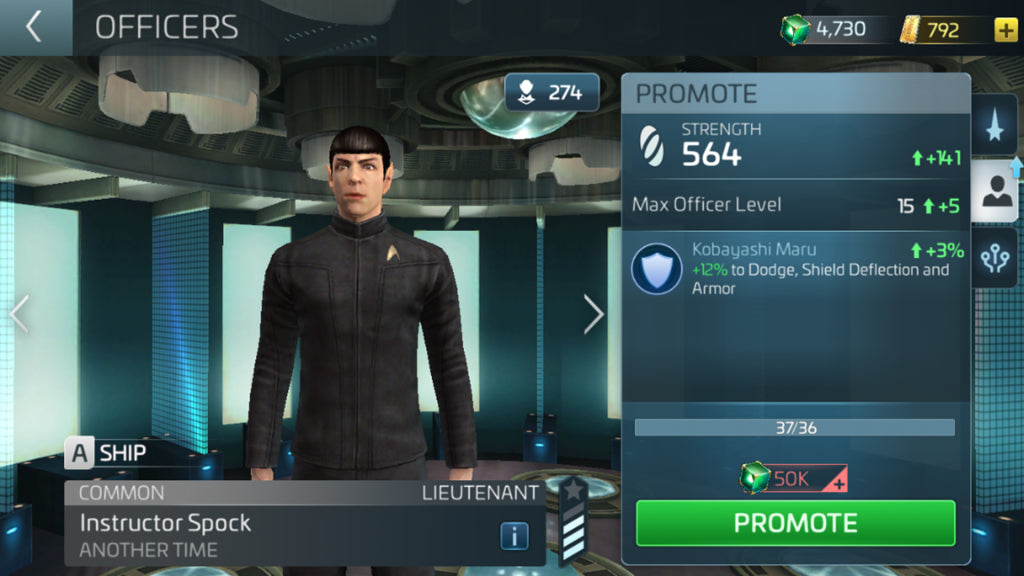This screenshot has height=576, width=1024.
Task: Open the skill tree branch tab
Action: (x=994, y=257)
